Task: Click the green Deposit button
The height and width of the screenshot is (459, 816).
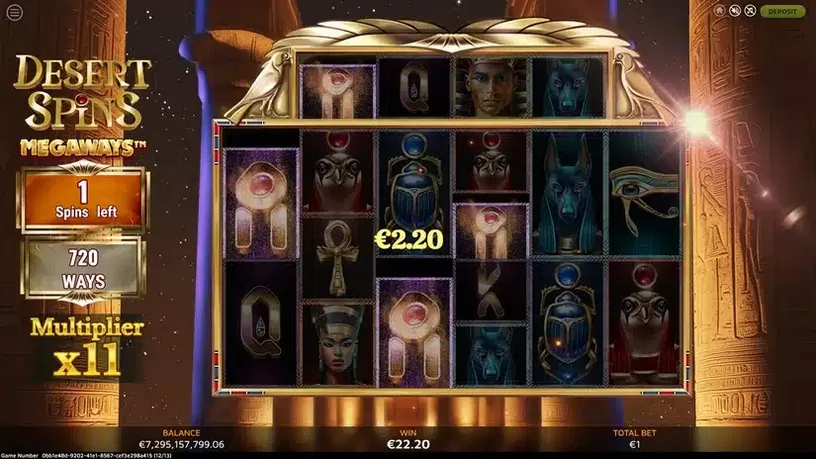Action: coord(782,11)
